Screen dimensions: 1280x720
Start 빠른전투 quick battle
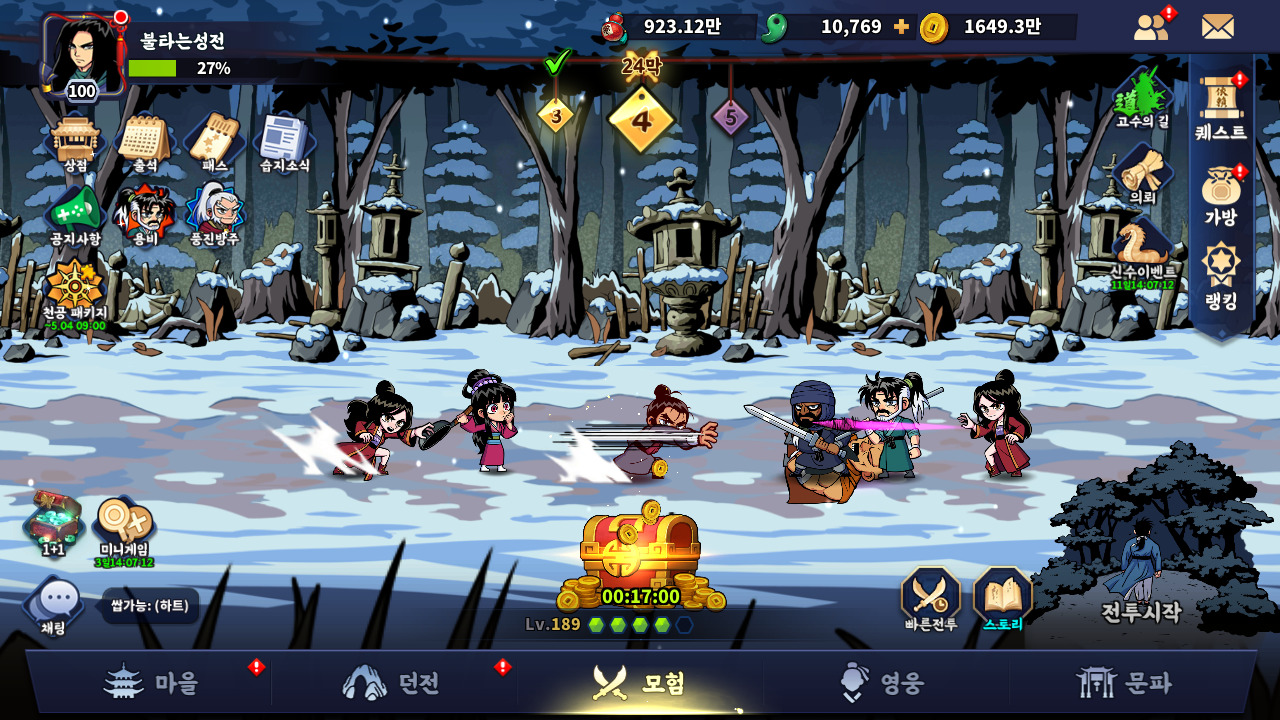pyautogui.click(x=931, y=600)
